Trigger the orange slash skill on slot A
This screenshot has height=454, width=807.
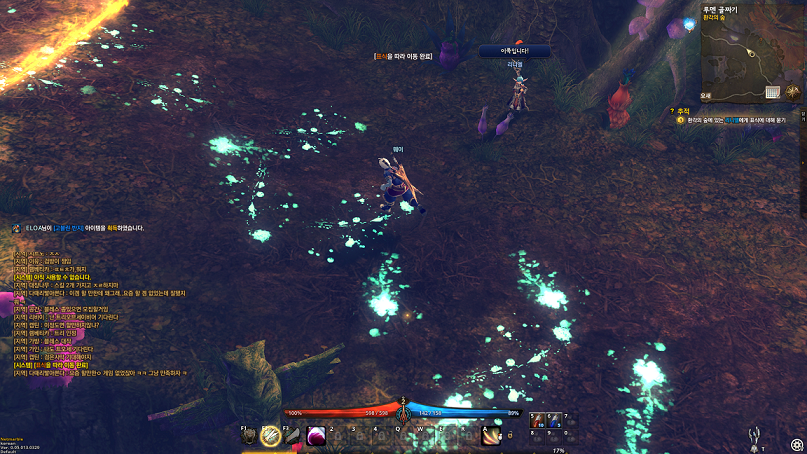[x=492, y=434]
